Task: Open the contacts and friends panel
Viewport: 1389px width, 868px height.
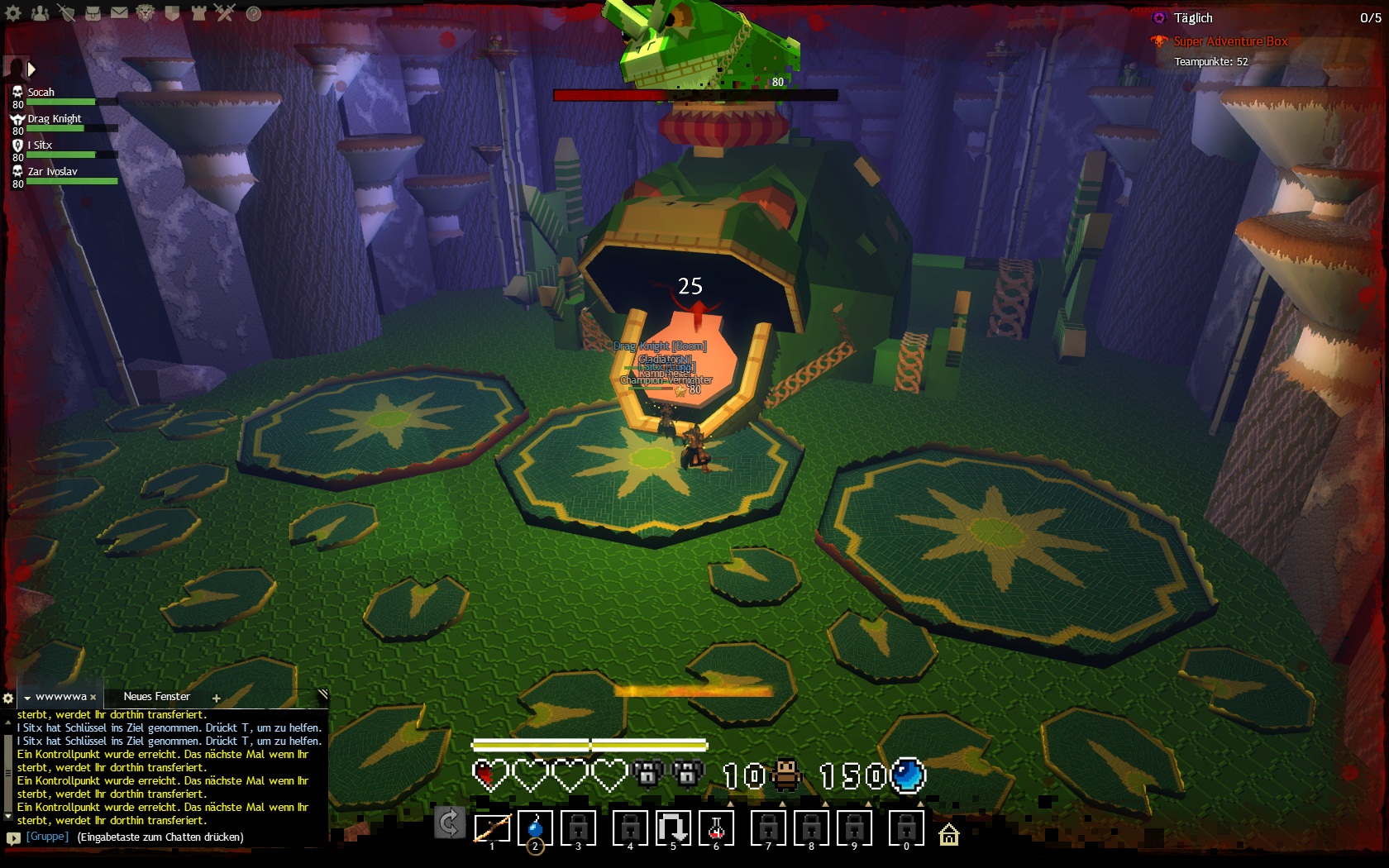Action: tap(40, 13)
